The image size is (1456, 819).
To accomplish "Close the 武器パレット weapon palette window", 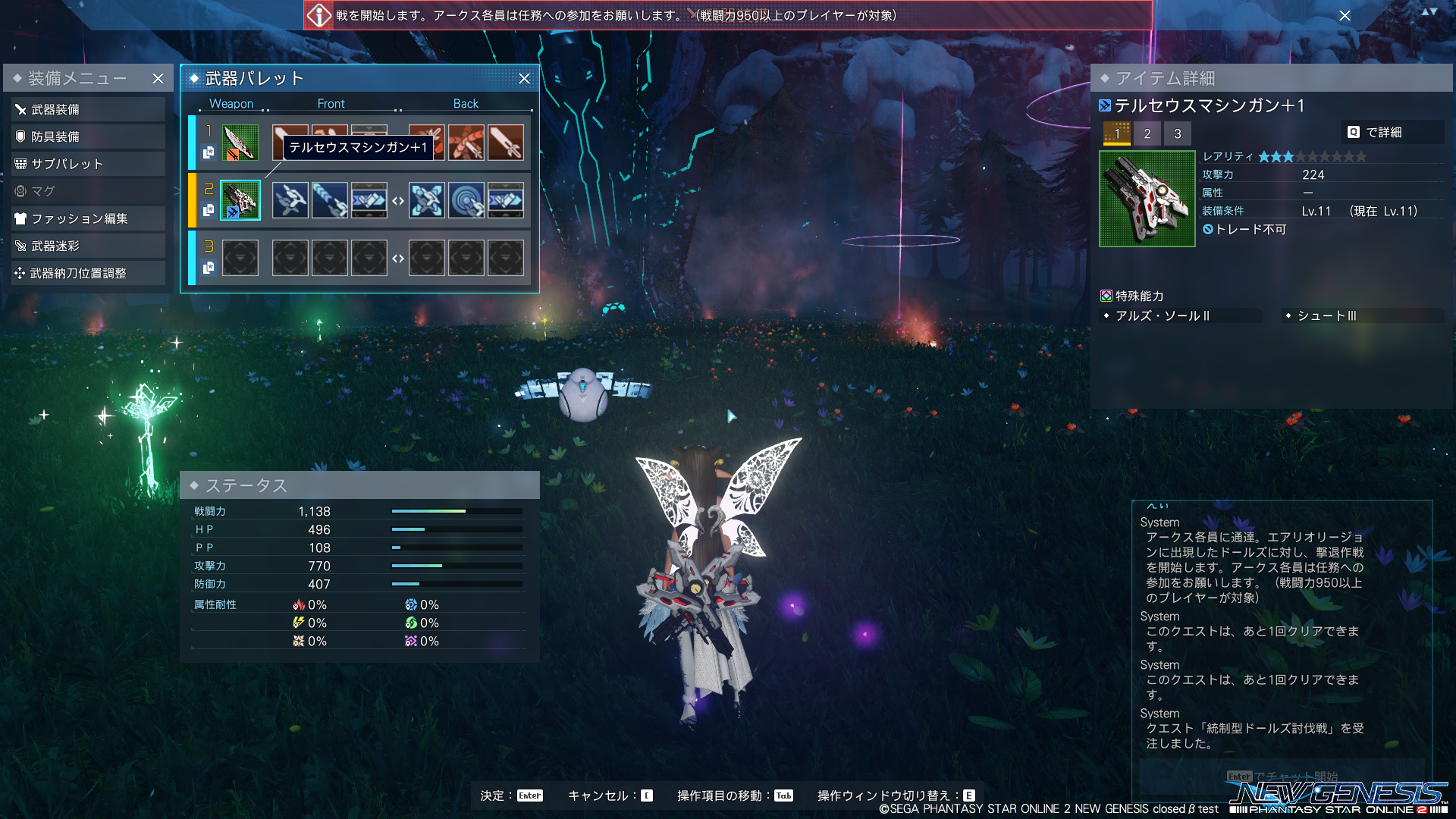I will [524, 79].
